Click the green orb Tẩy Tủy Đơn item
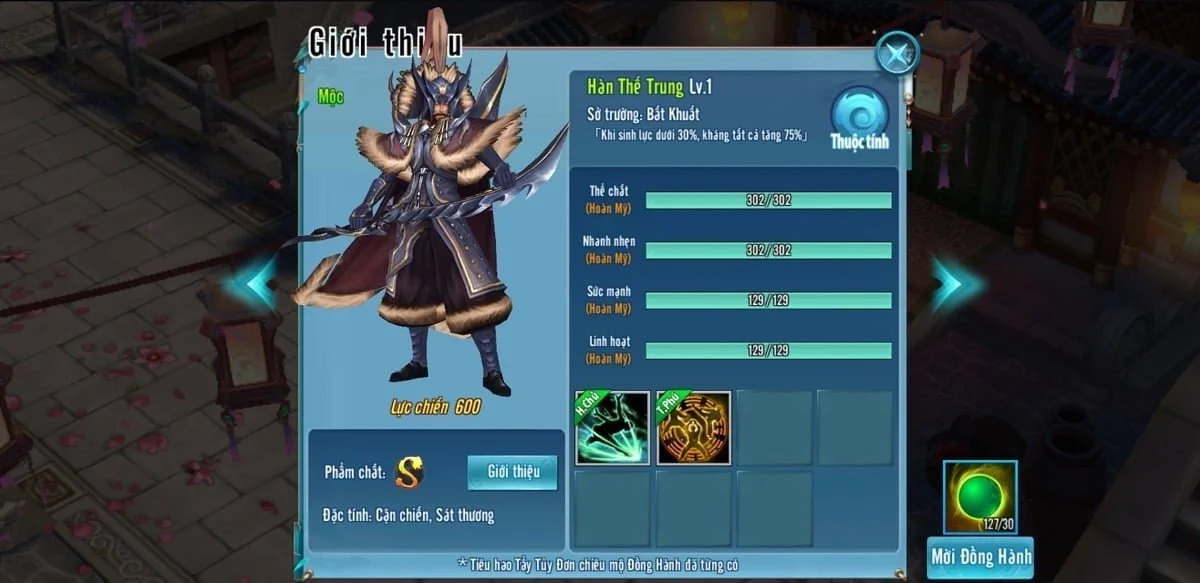This screenshot has height=583, width=1200. [979, 496]
